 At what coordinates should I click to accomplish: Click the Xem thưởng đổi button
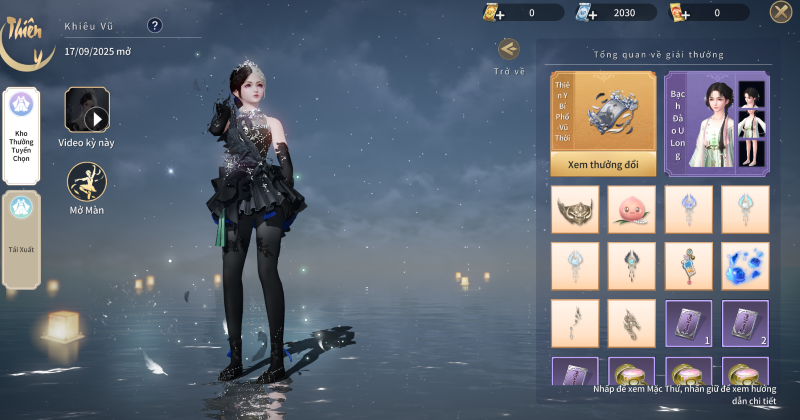point(603,163)
